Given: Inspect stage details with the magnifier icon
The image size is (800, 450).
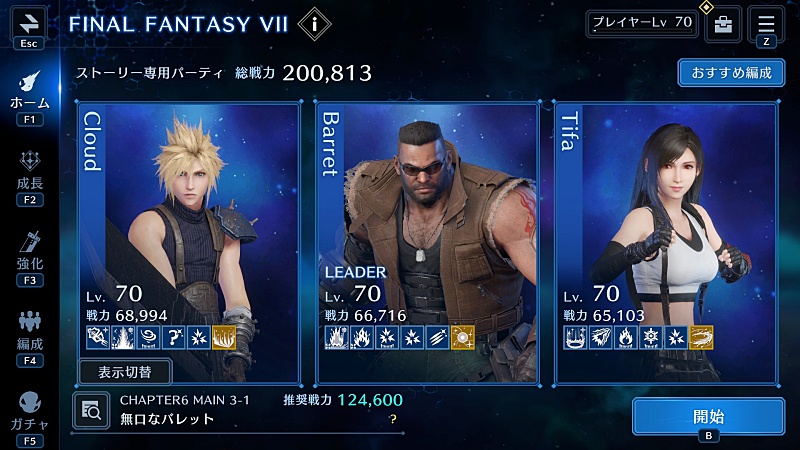Looking at the screenshot, I should click(x=91, y=408).
